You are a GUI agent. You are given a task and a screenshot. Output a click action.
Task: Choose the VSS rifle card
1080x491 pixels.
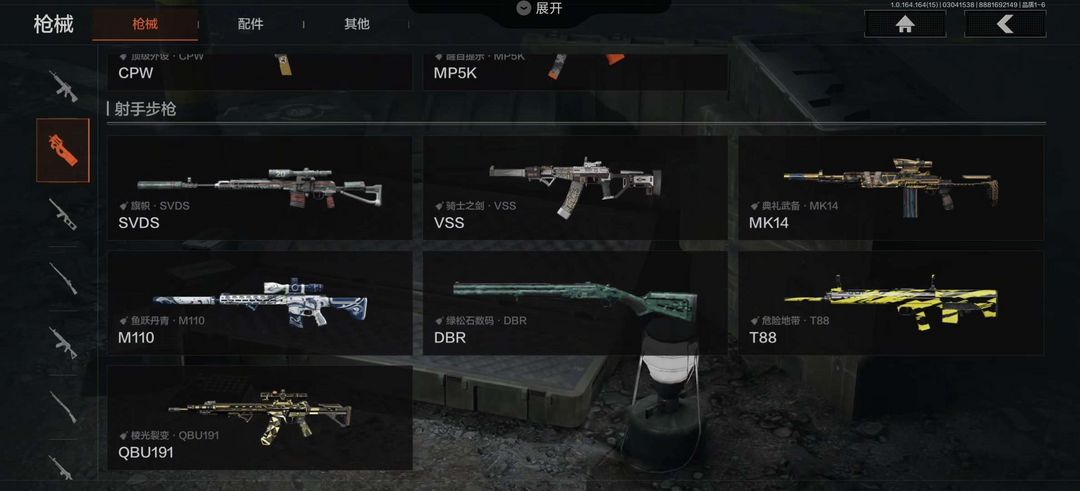tap(575, 187)
